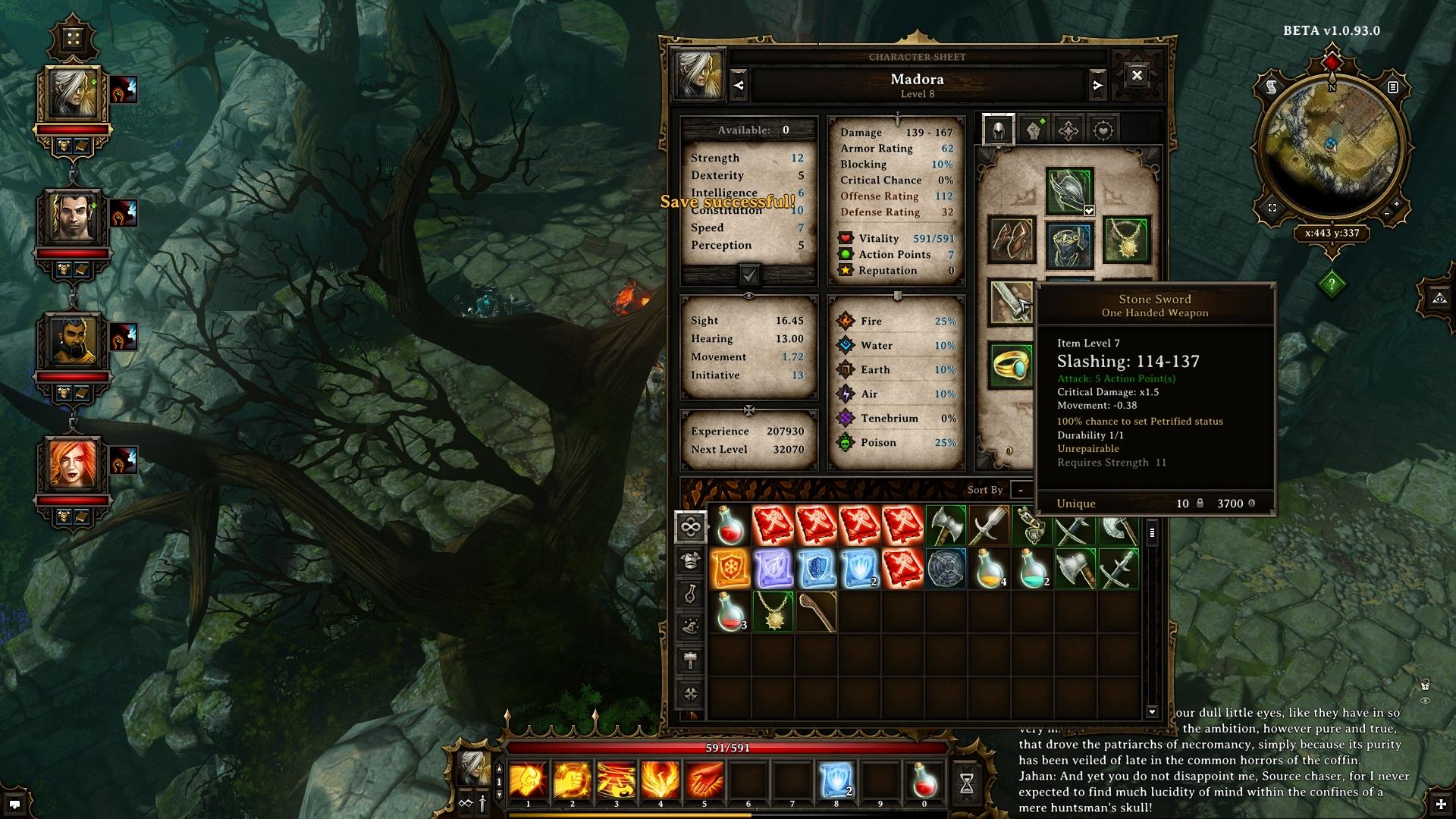Close the character sheet window
The image size is (1456, 819).
coord(1136,76)
